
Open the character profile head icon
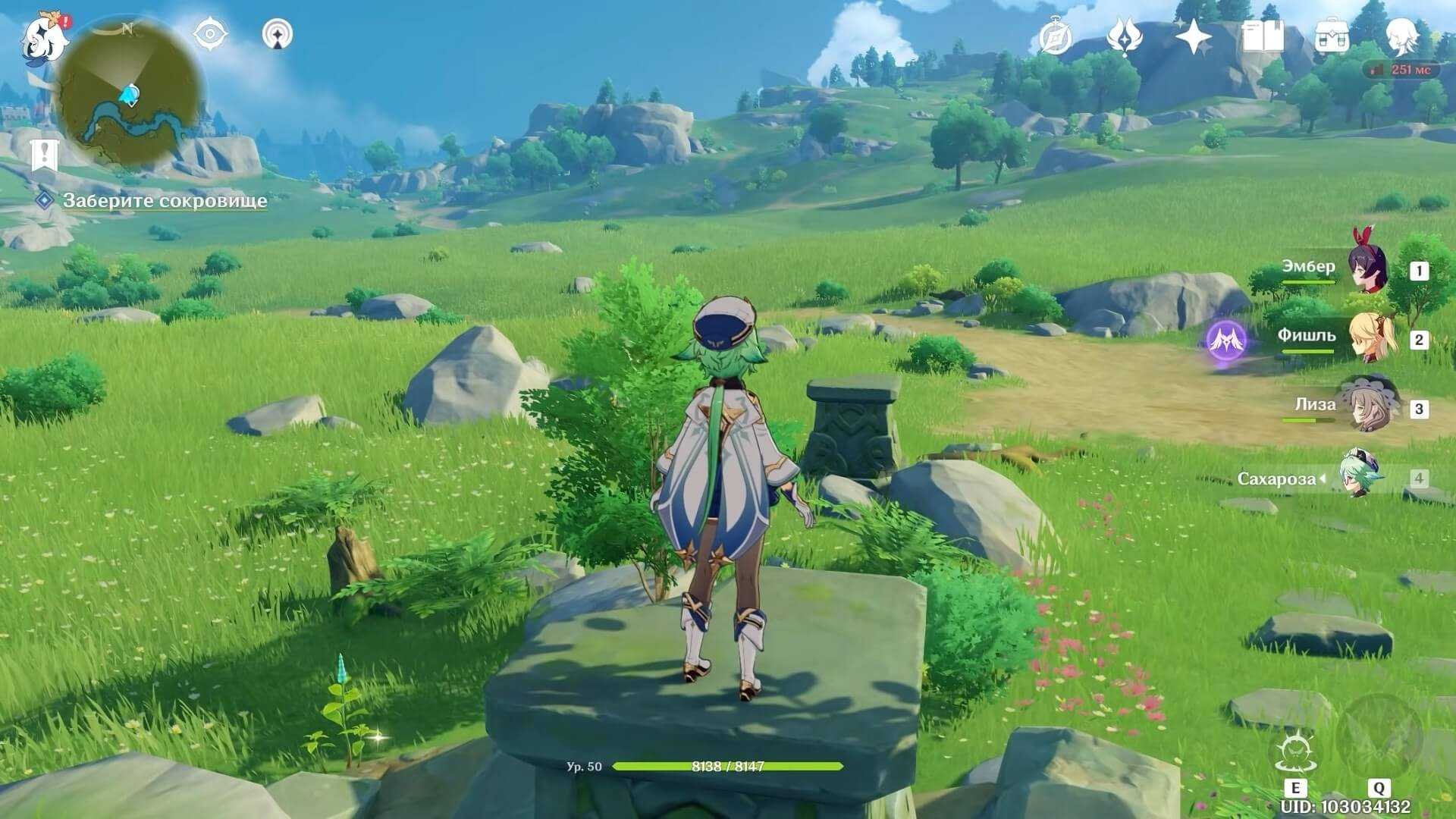tap(1401, 36)
